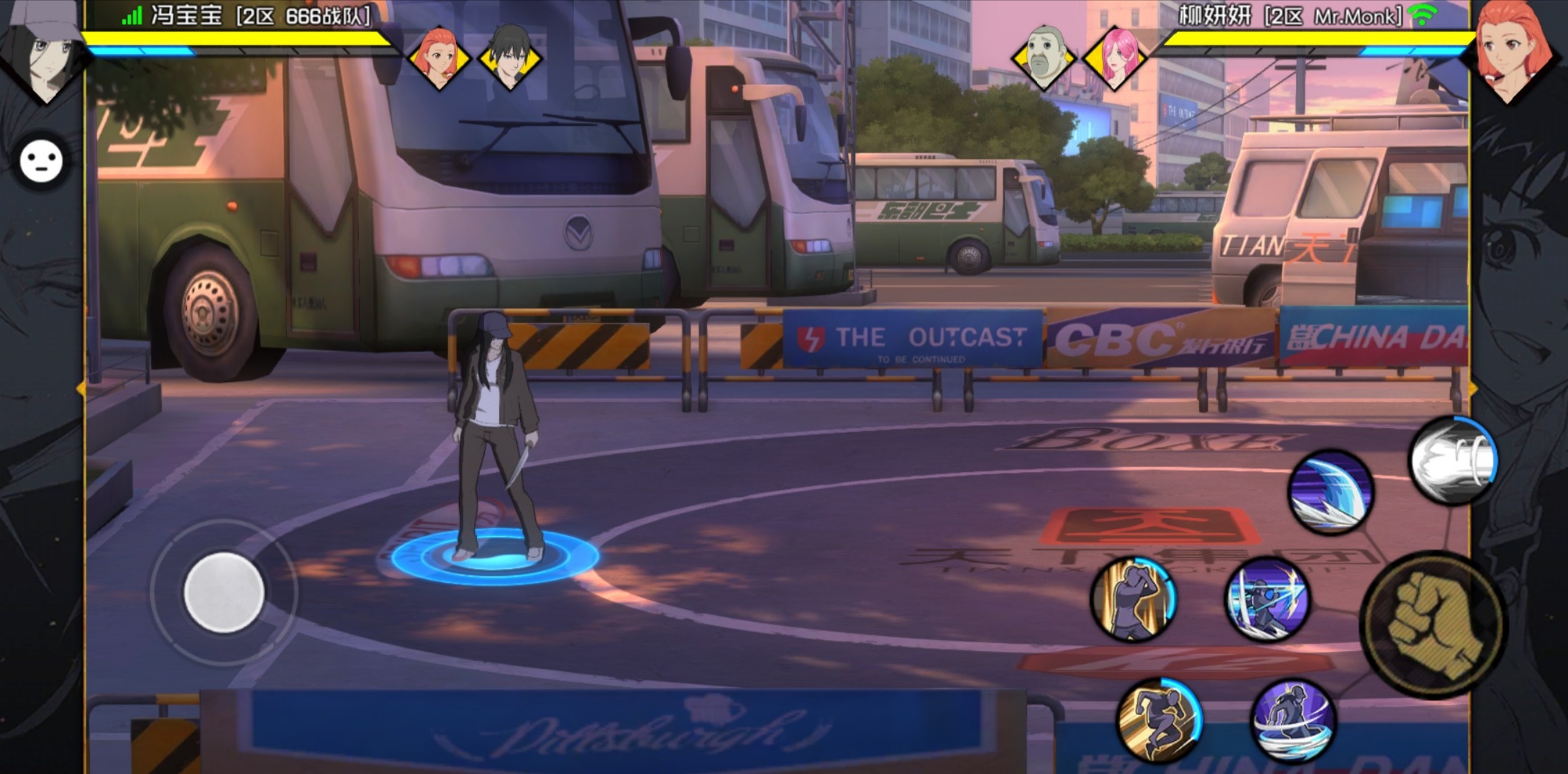The width and height of the screenshot is (1568, 774).
Task: Switch to the red-haired teammate portrait
Action: coord(439,58)
